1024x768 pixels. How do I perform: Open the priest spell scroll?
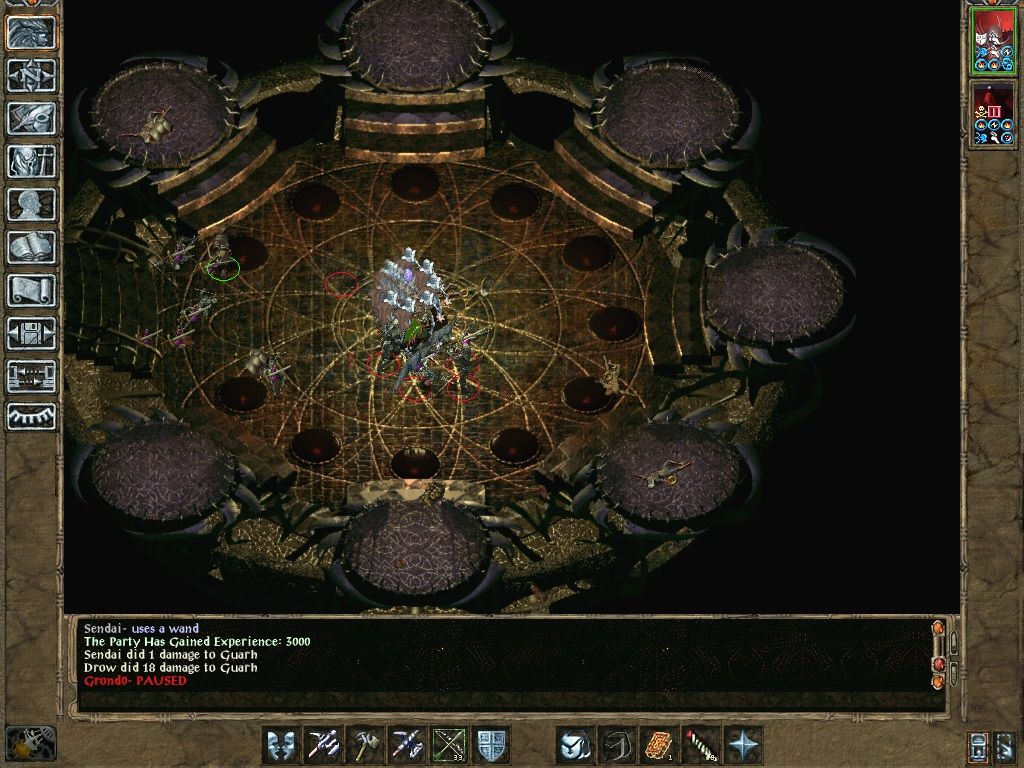coord(31,290)
